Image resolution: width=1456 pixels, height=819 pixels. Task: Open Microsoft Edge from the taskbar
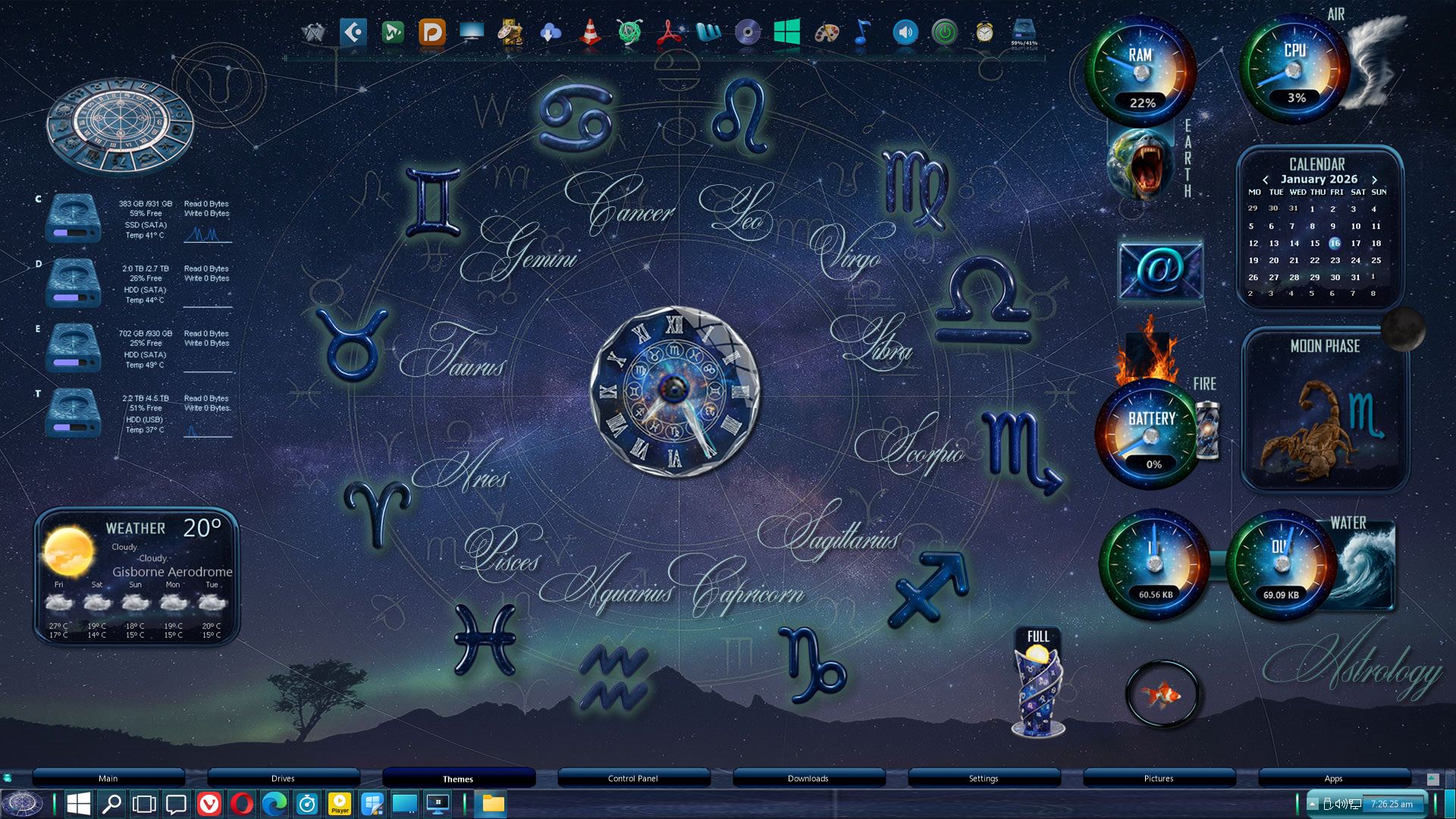(275, 804)
